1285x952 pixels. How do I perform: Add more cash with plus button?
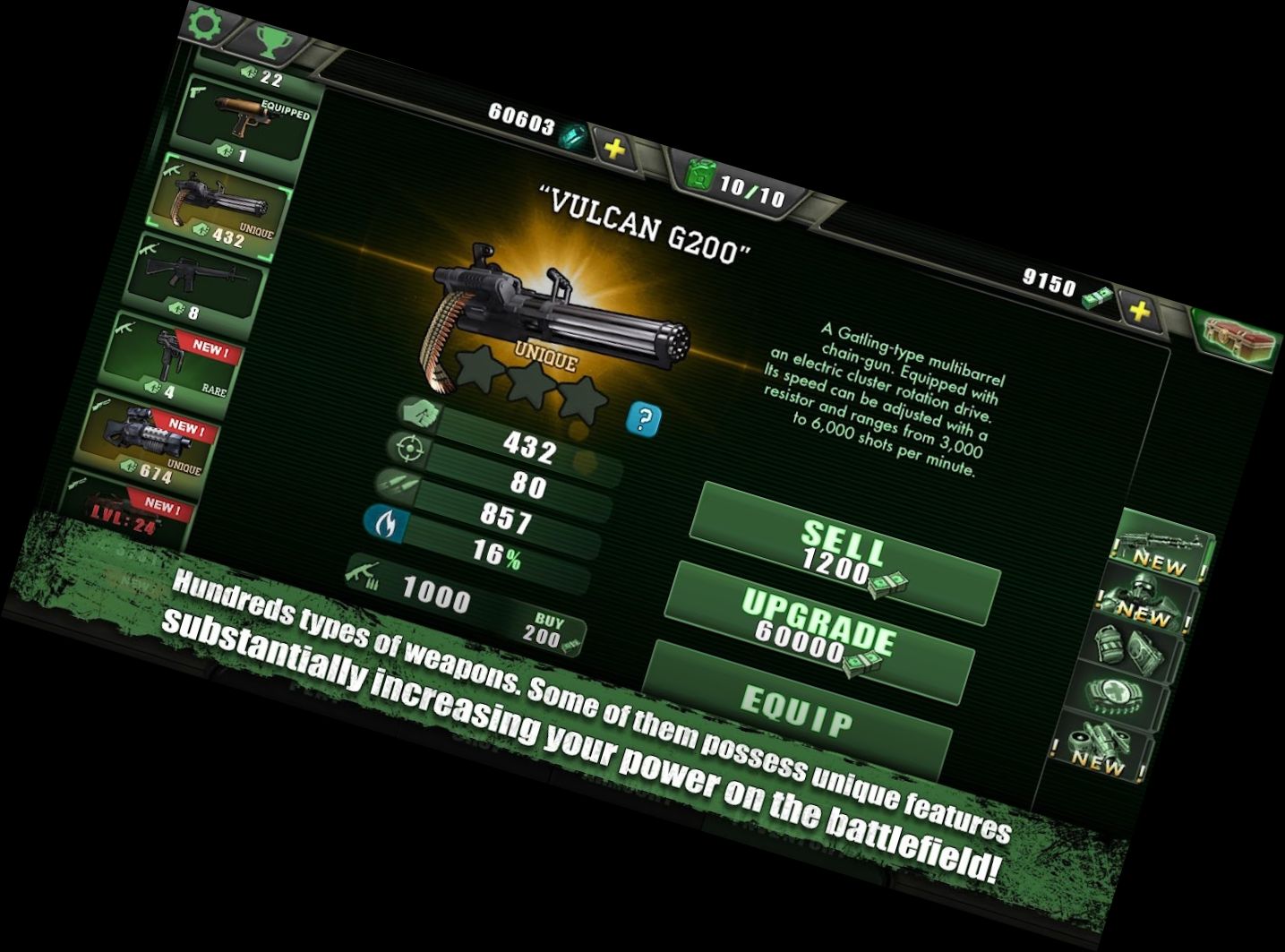[x=1139, y=312]
